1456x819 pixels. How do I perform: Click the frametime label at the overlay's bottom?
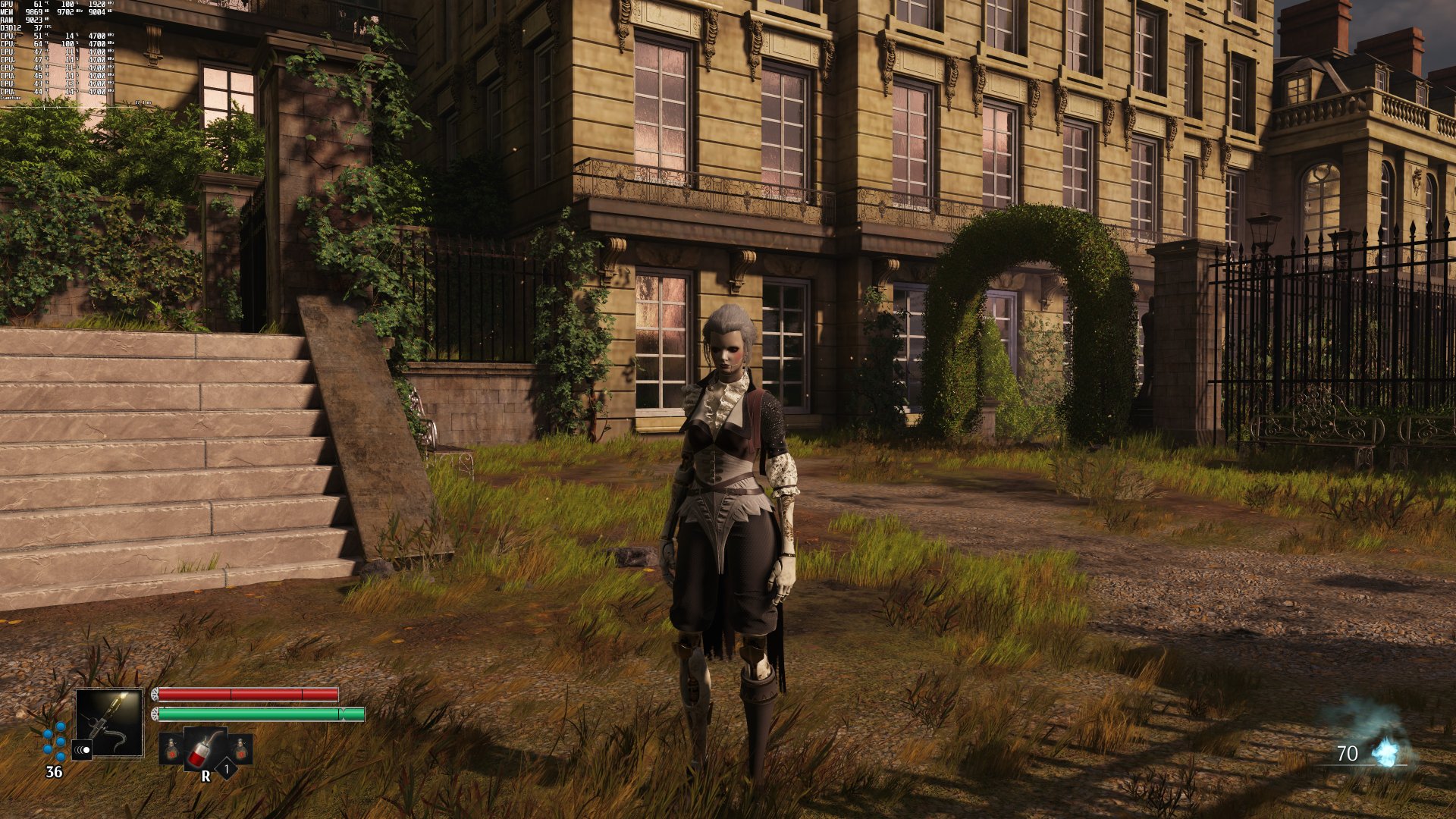(x=11, y=98)
